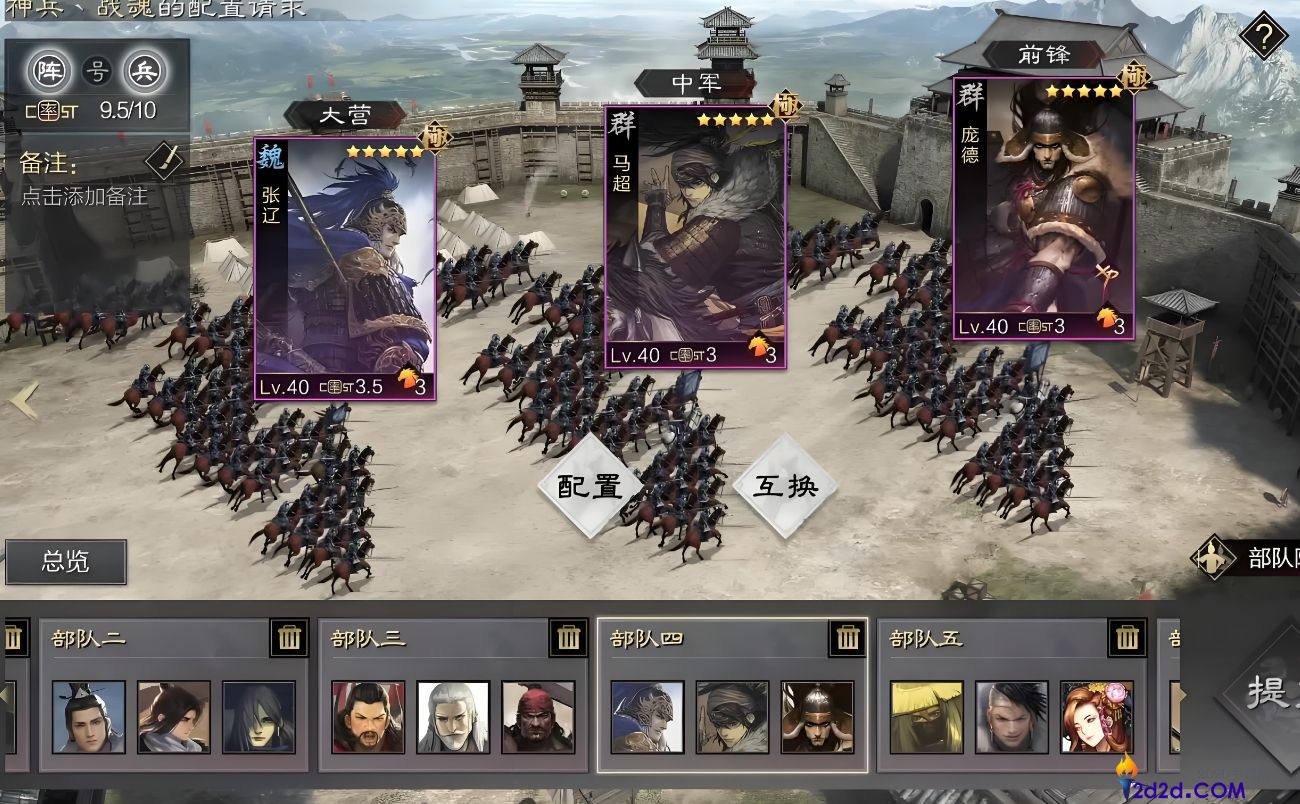Delete 部队三 with its trash icon
Screen dimensions: 1300x804
tap(568, 638)
